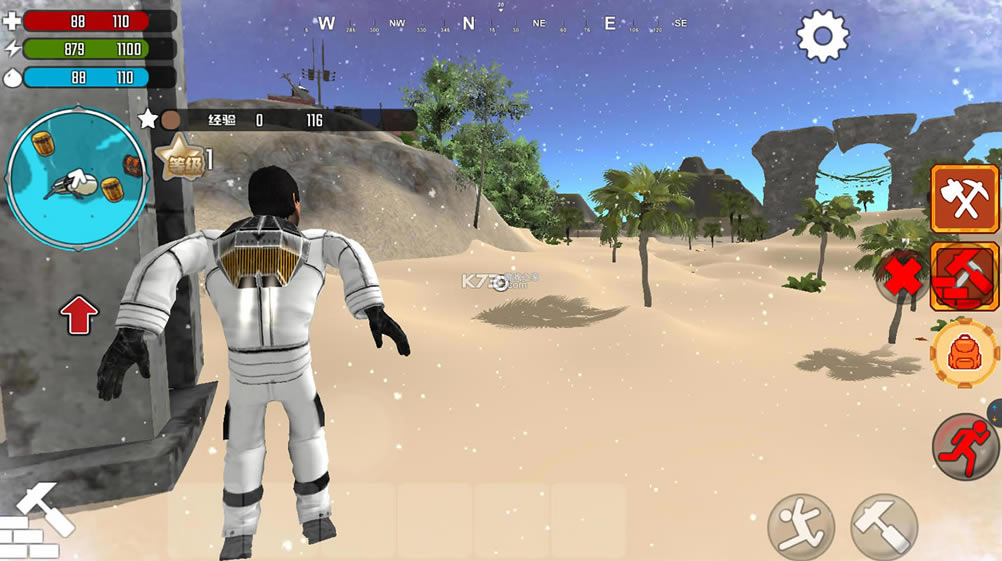Image resolution: width=1002 pixels, height=561 pixels.
Task: Tap the white jumping figure button
Action: click(x=801, y=526)
